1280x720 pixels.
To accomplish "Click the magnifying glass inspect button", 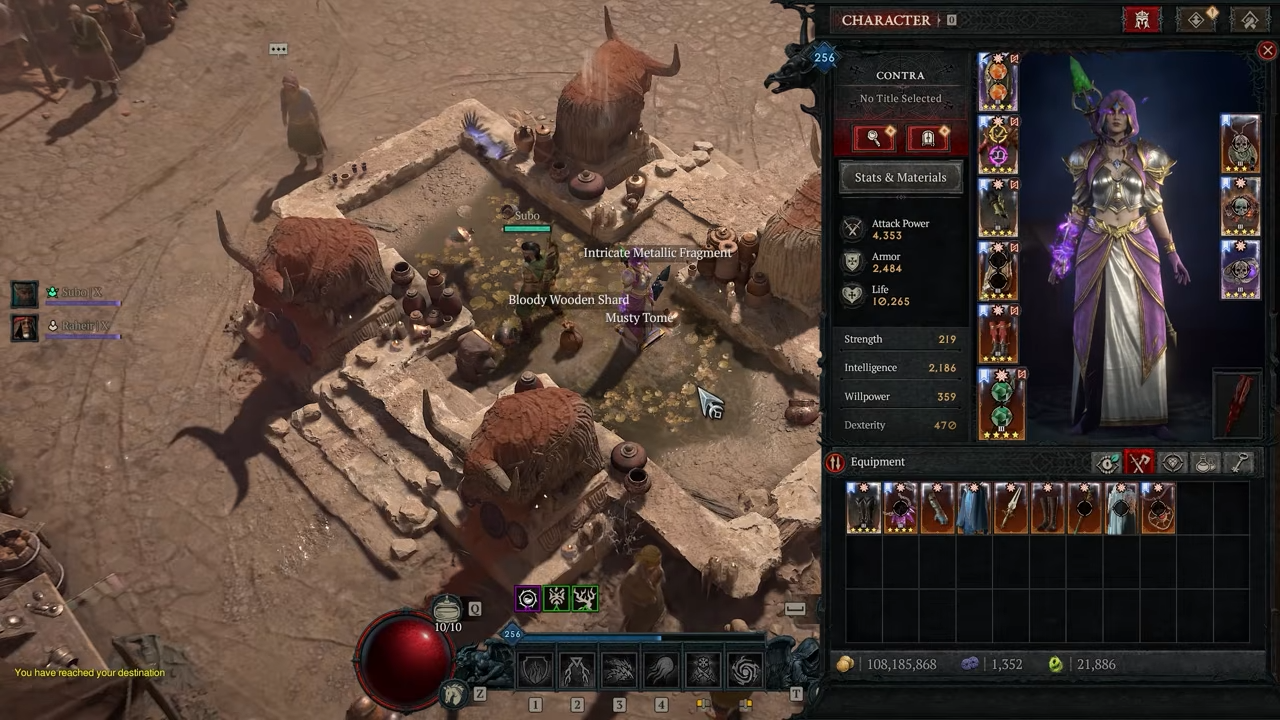I will [874, 138].
